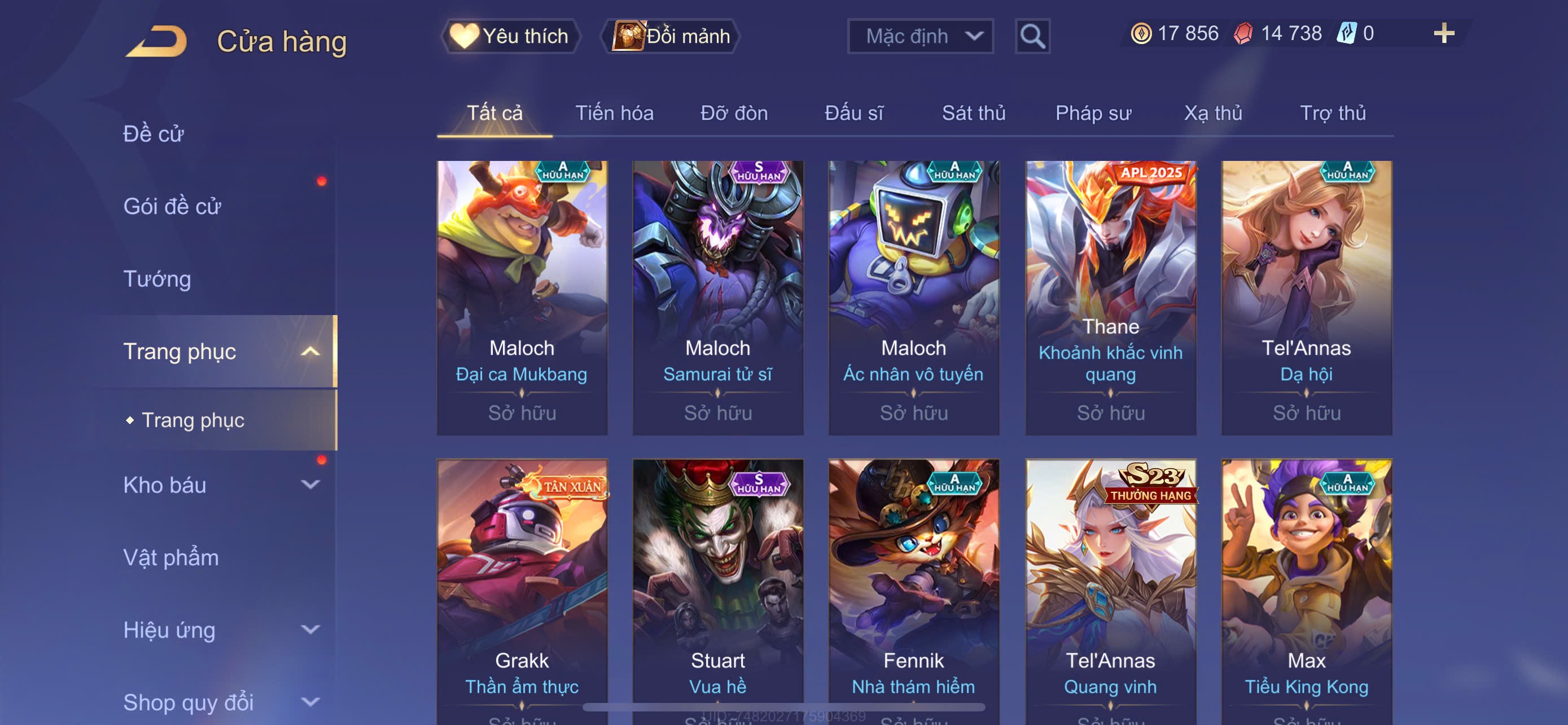The width and height of the screenshot is (1568, 725).
Task: Open the Đề cử menu entry
Action: (154, 134)
